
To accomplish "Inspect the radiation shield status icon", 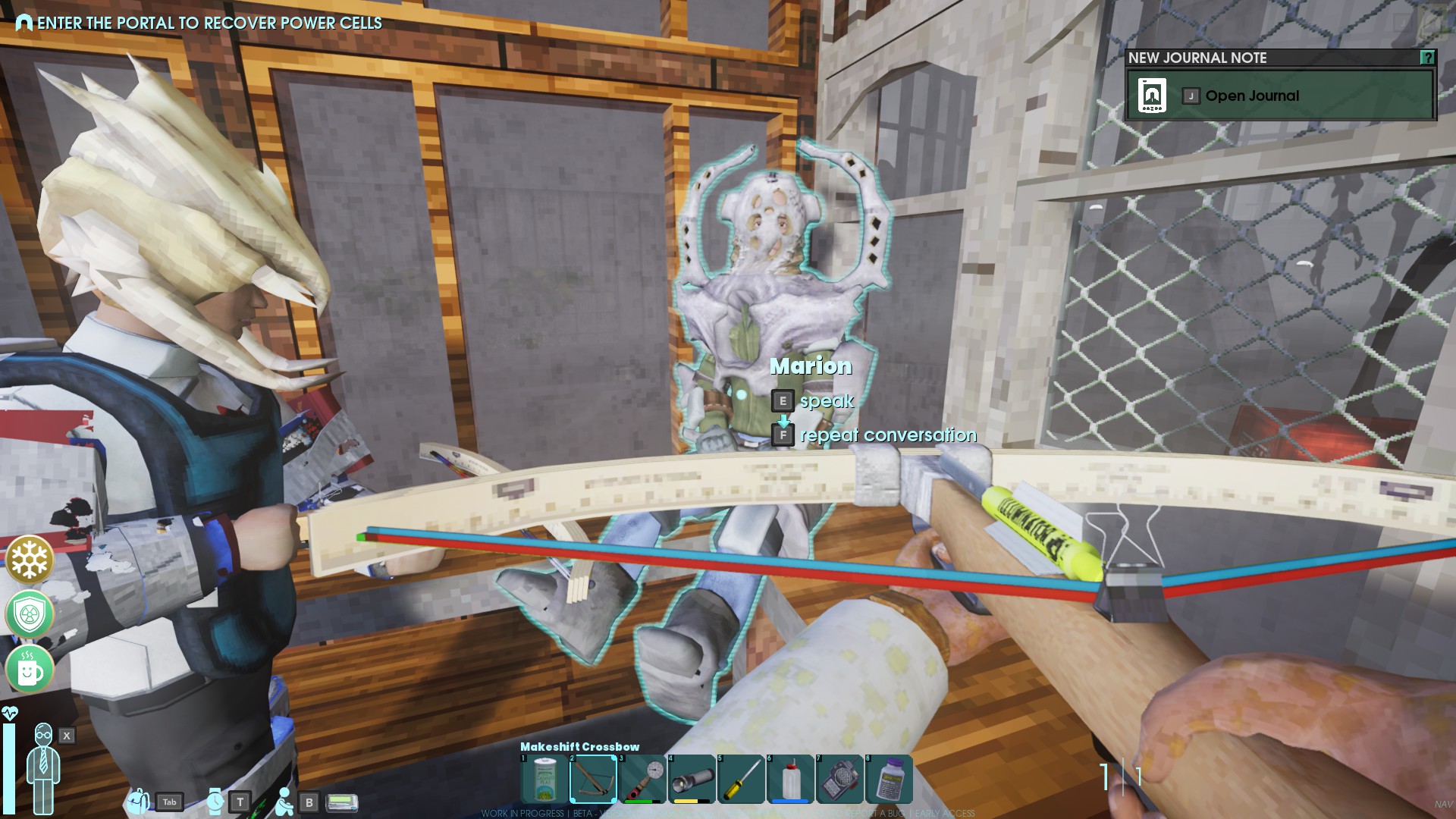I will [30, 615].
